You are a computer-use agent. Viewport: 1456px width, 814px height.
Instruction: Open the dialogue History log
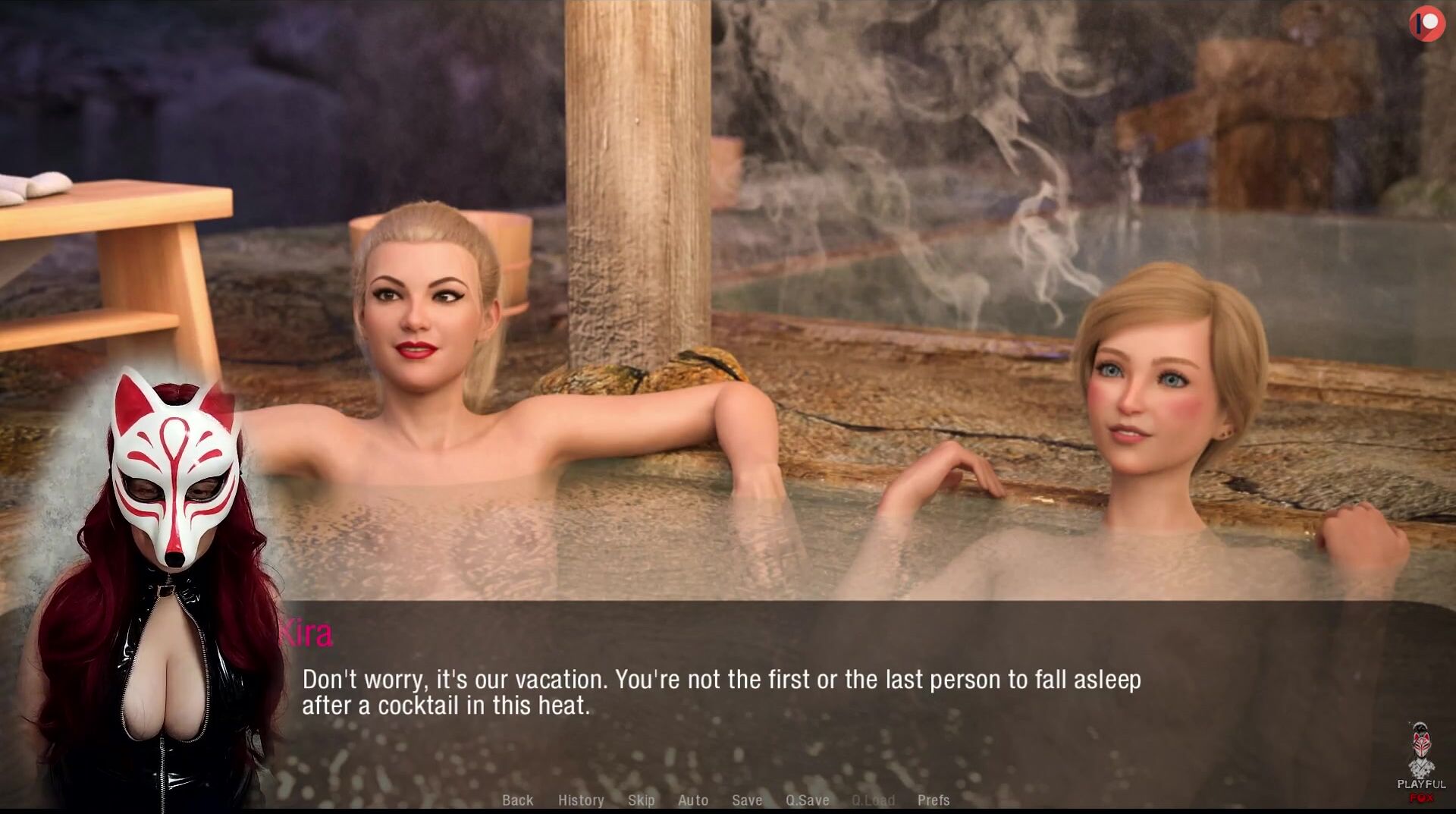pos(581,800)
